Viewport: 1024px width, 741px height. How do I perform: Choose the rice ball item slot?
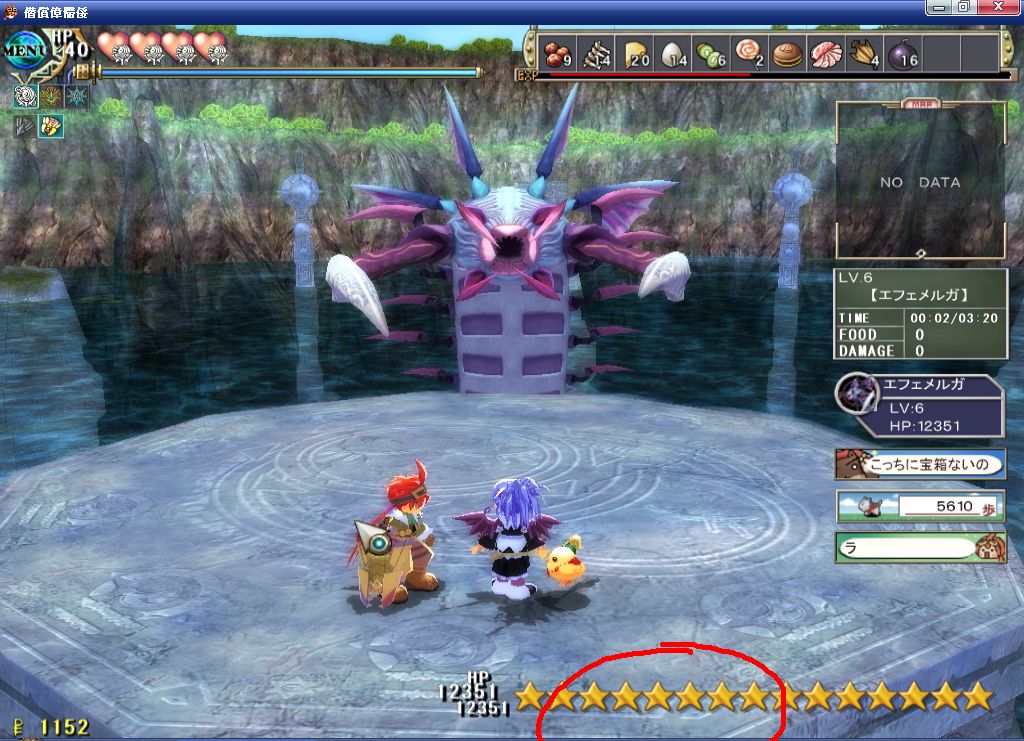pyautogui.click(x=674, y=53)
